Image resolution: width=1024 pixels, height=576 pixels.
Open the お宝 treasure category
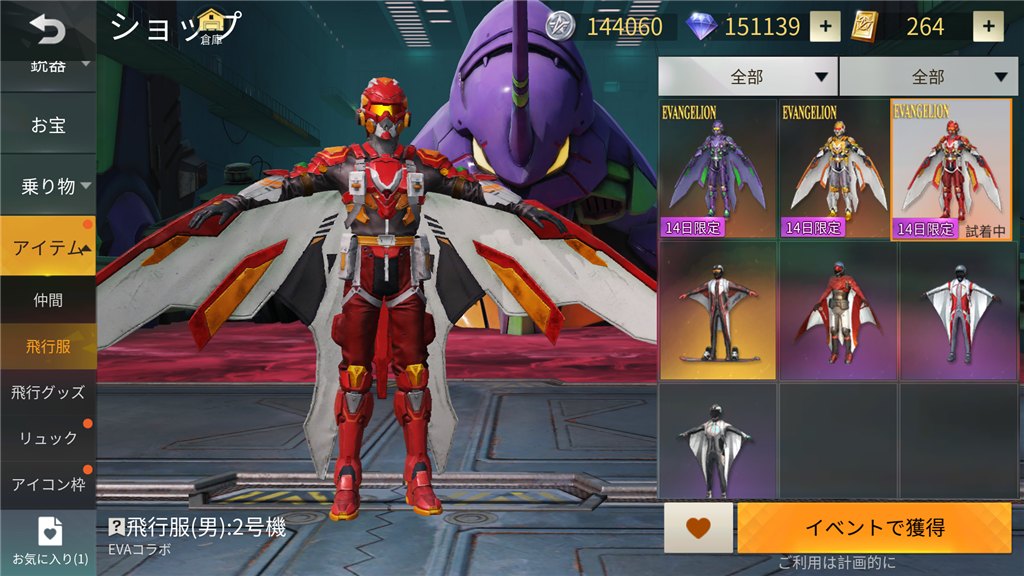coord(48,126)
